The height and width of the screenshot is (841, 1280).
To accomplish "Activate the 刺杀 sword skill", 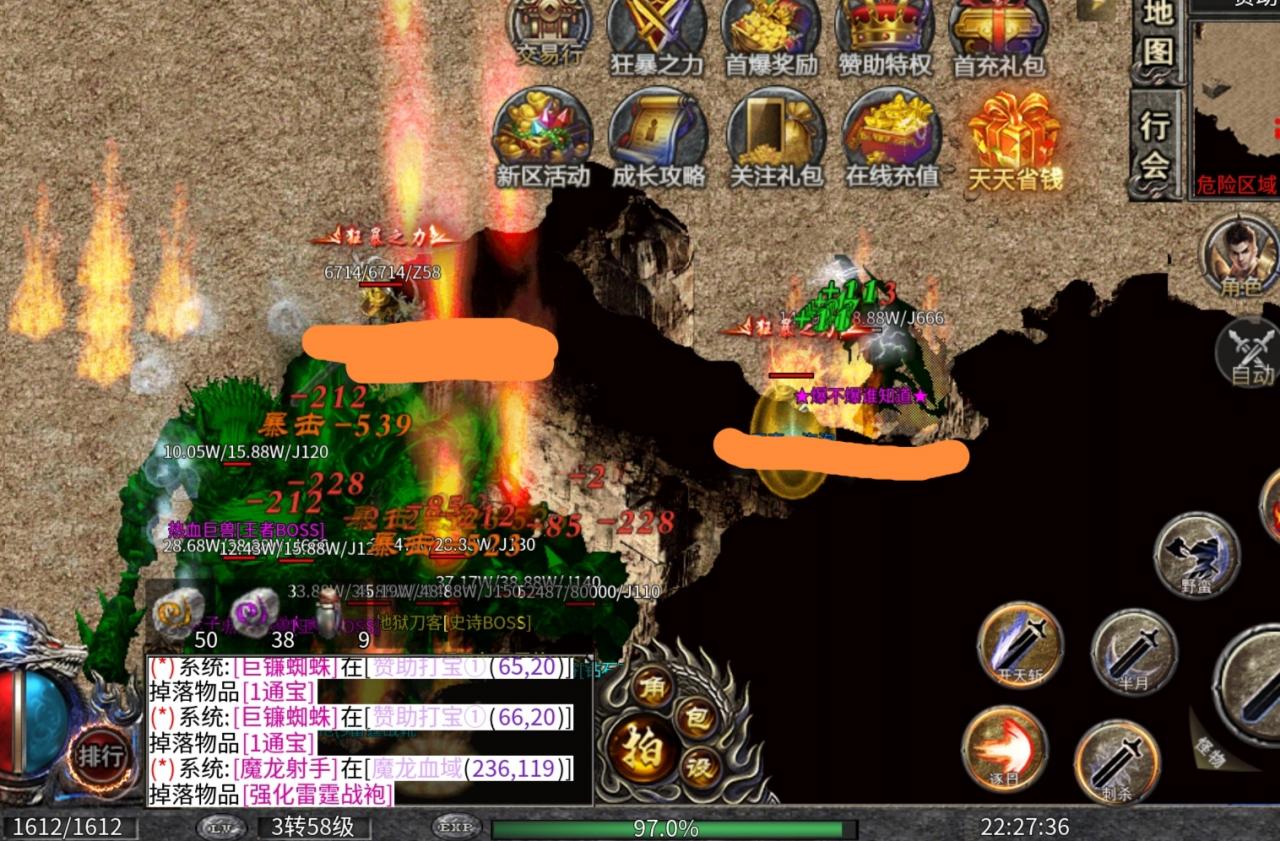I will click(1118, 762).
